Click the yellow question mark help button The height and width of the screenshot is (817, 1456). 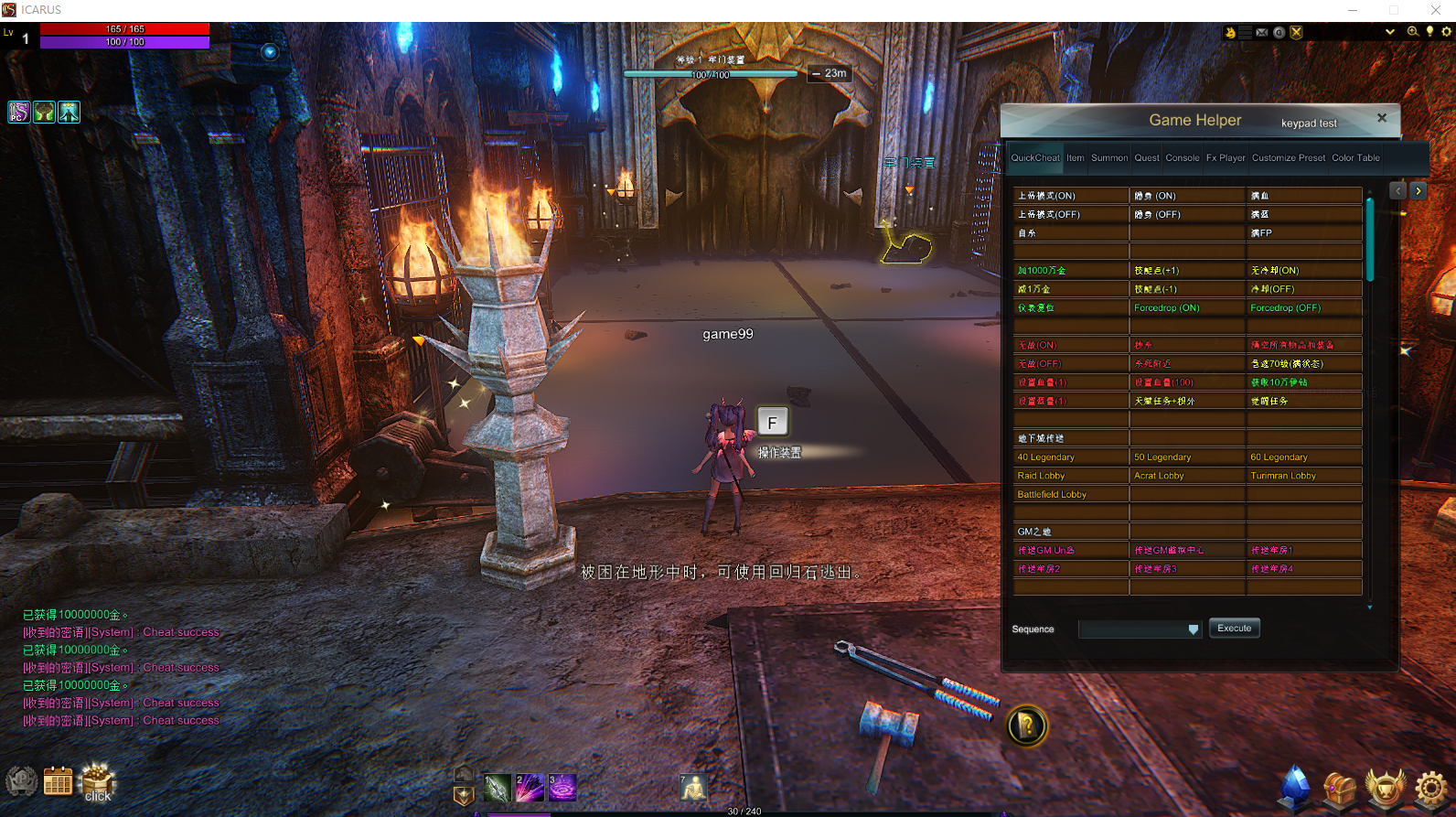click(x=1027, y=726)
